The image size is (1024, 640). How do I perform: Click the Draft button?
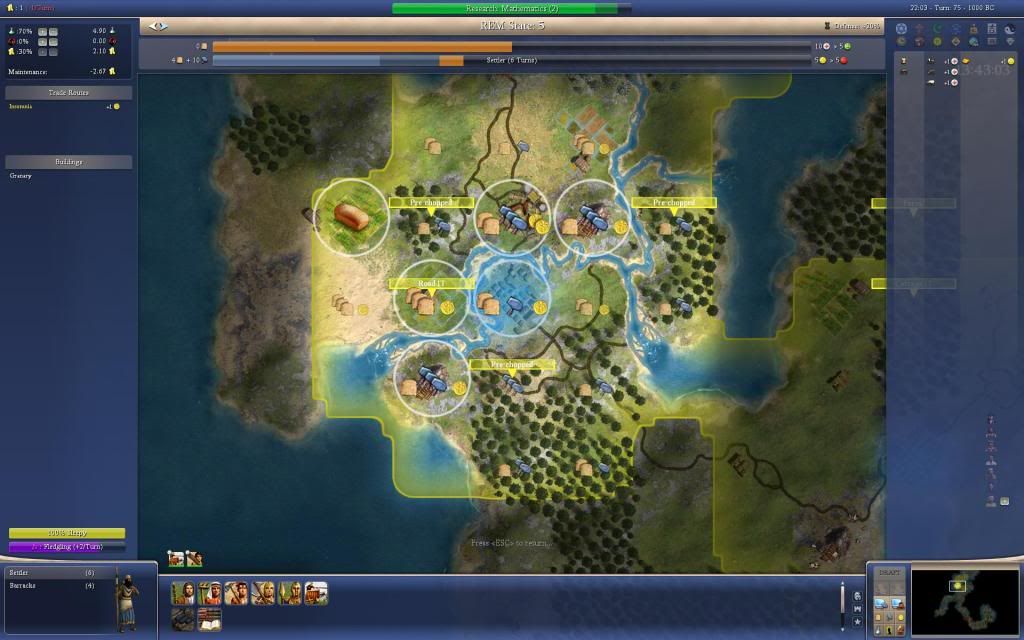888,572
